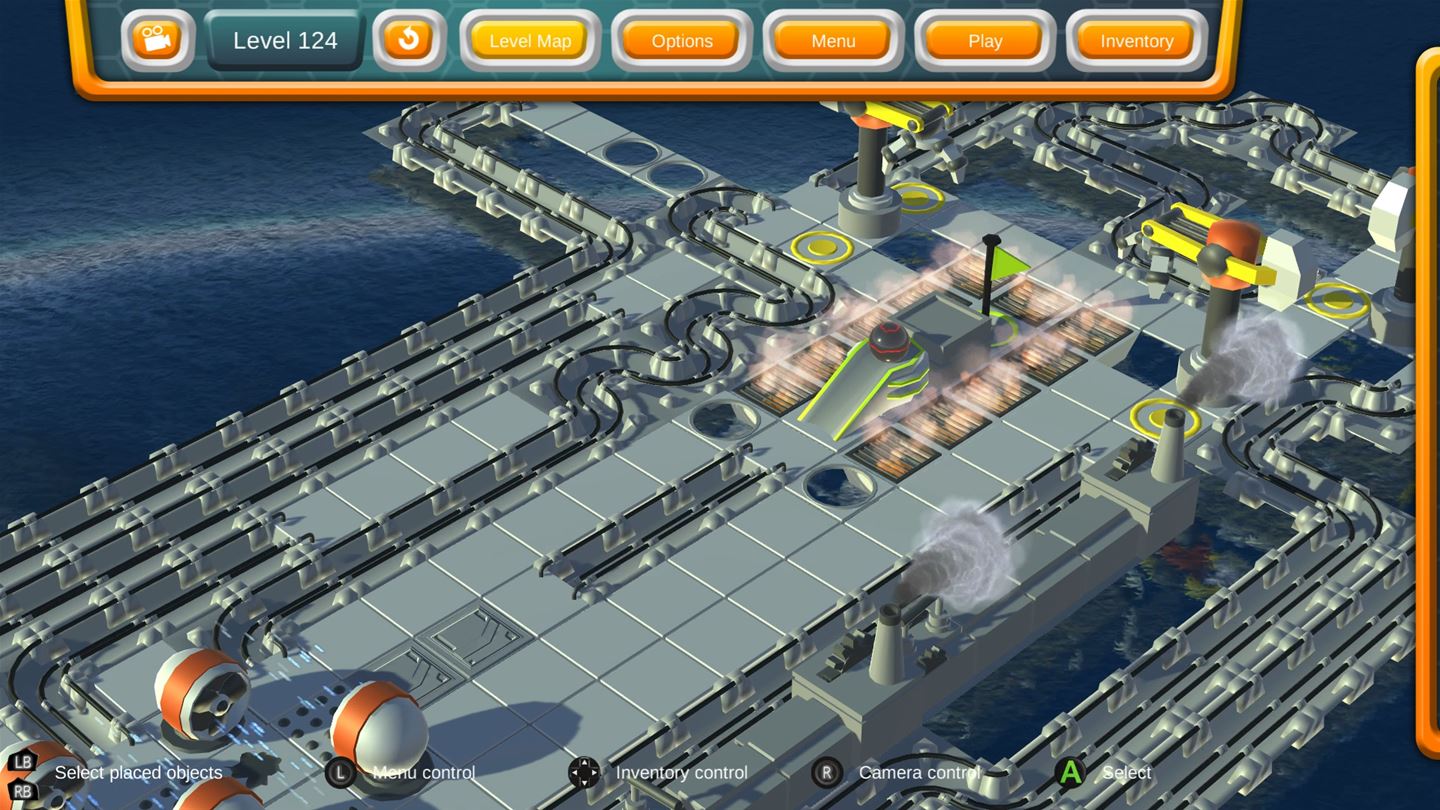Click the orange restart level icon

(407, 41)
